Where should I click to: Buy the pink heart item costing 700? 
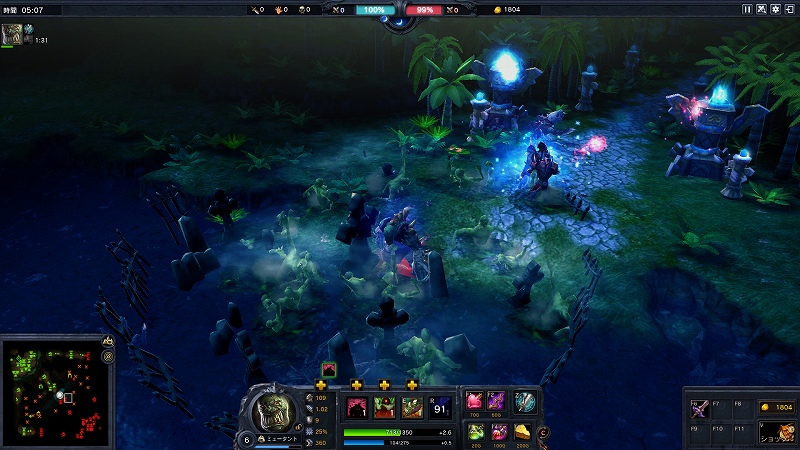coord(475,401)
